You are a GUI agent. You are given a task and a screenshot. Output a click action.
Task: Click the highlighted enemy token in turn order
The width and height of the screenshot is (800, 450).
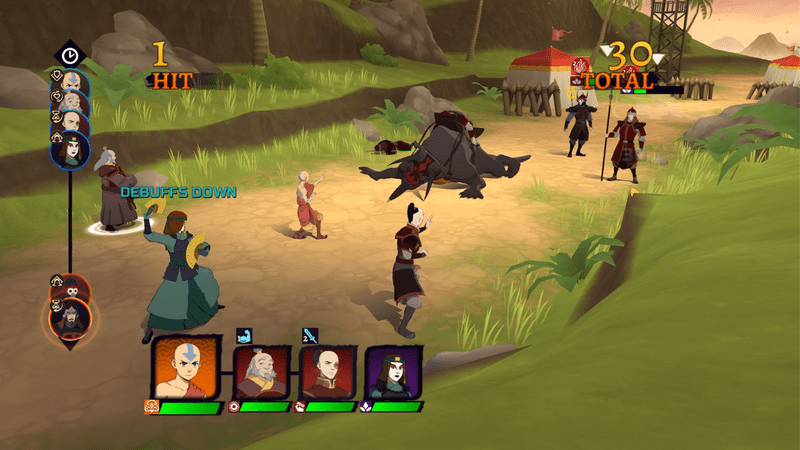coord(71,319)
